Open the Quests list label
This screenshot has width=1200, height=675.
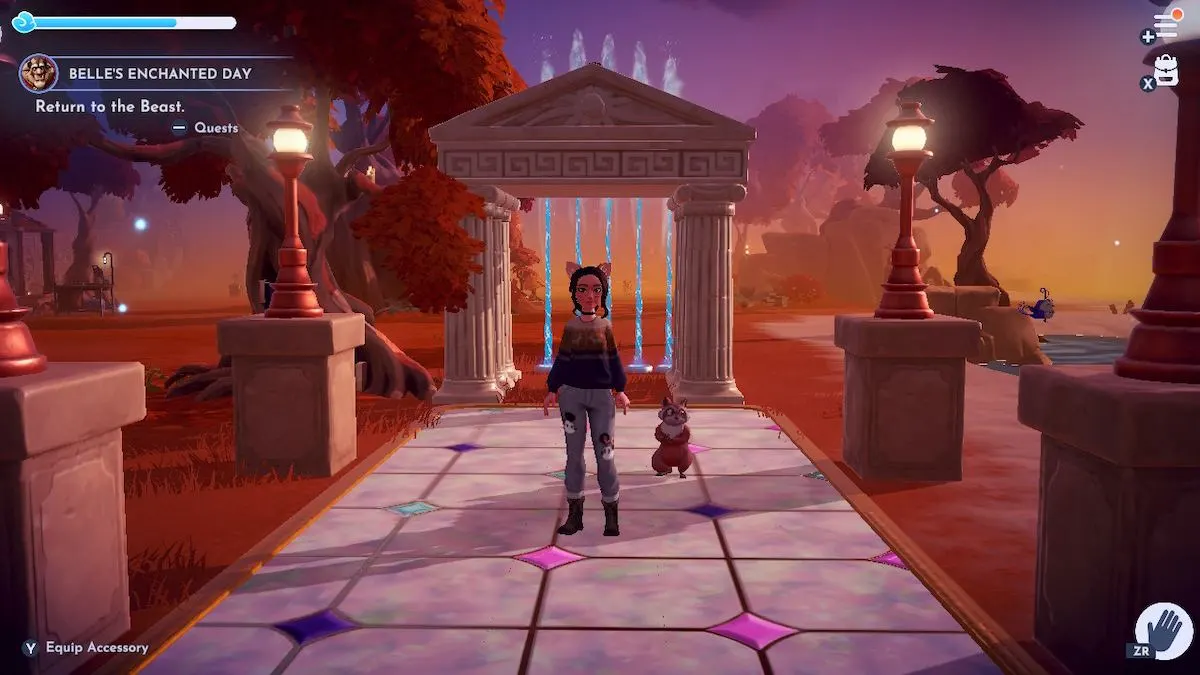(215, 128)
